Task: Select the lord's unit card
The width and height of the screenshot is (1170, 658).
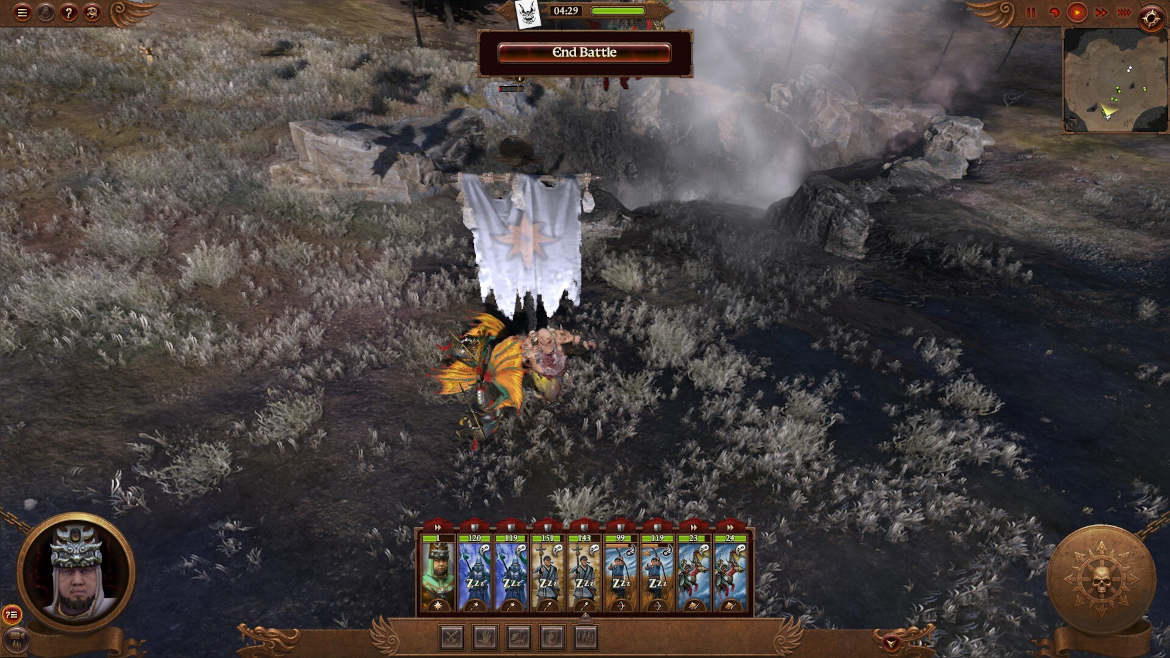Action: click(437, 572)
